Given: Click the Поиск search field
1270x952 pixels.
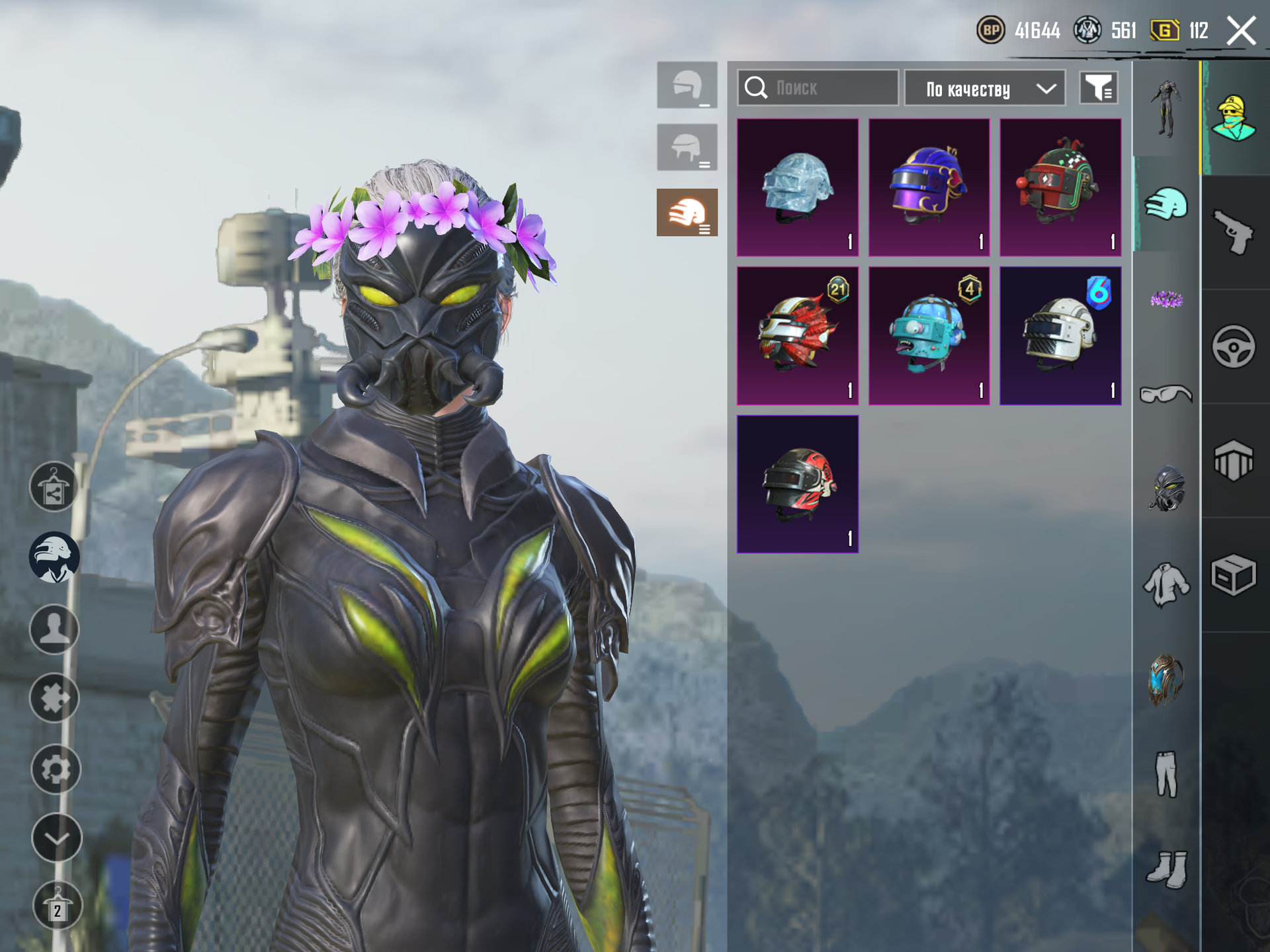Looking at the screenshot, I should (x=818, y=88).
